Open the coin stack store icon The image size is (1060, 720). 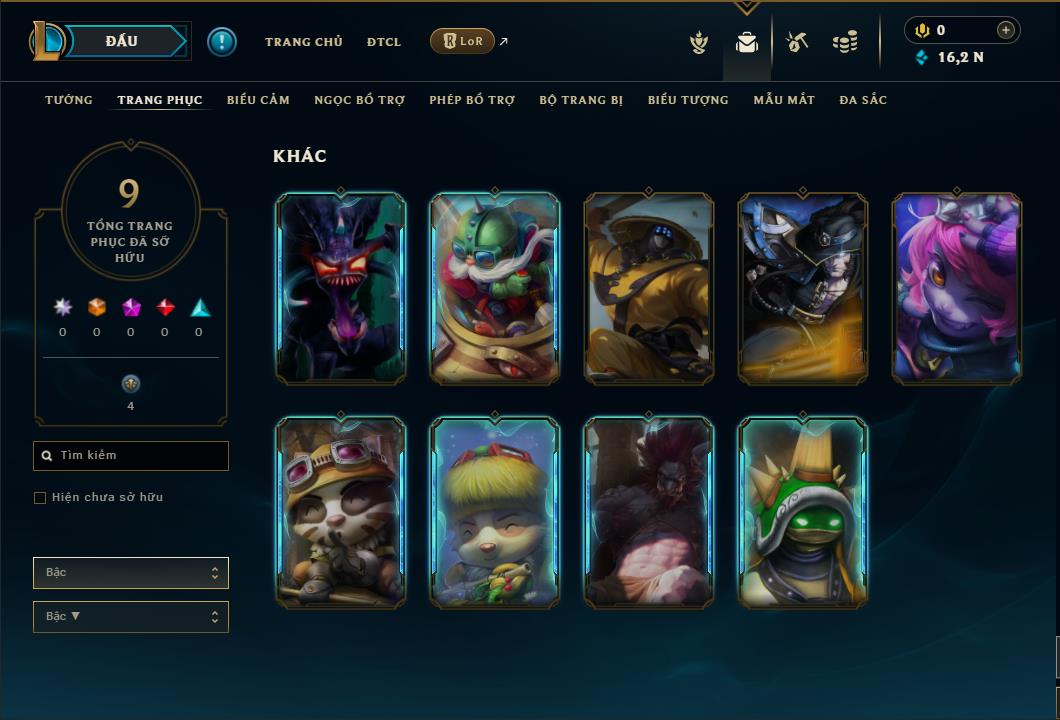[x=846, y=42]
